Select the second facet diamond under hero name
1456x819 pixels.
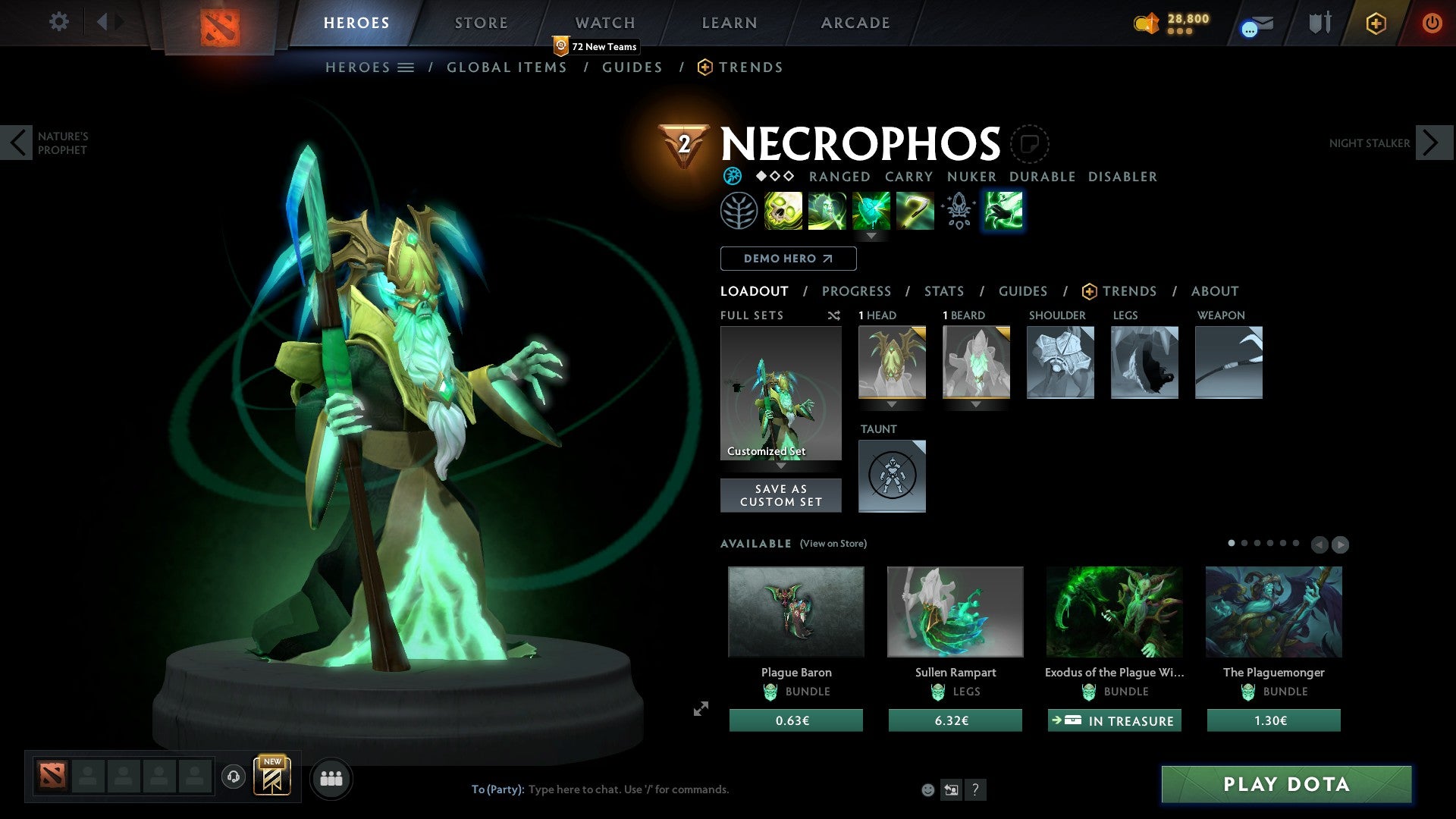(x=774, y=176)
